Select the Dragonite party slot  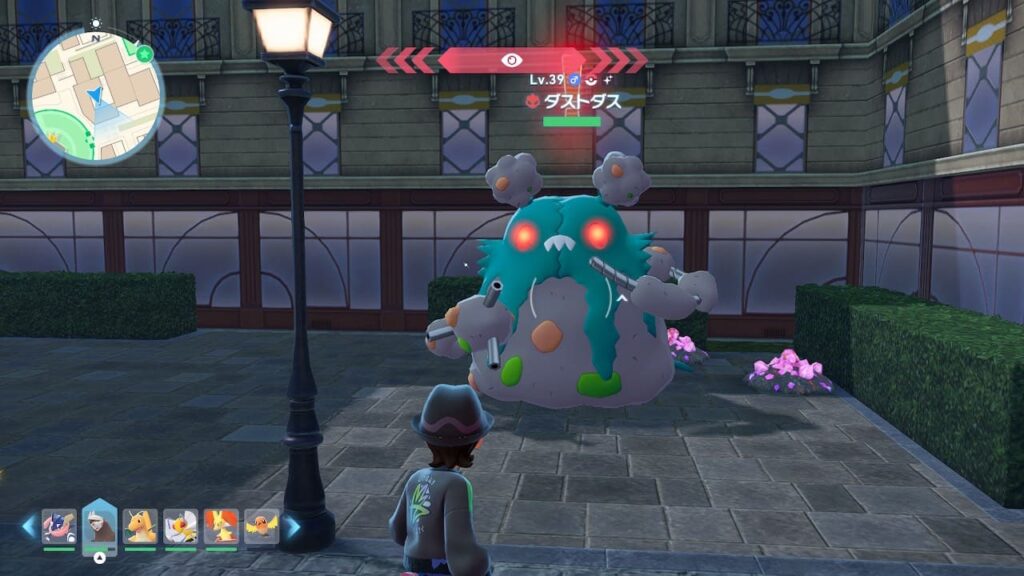[x=140, y=526]
